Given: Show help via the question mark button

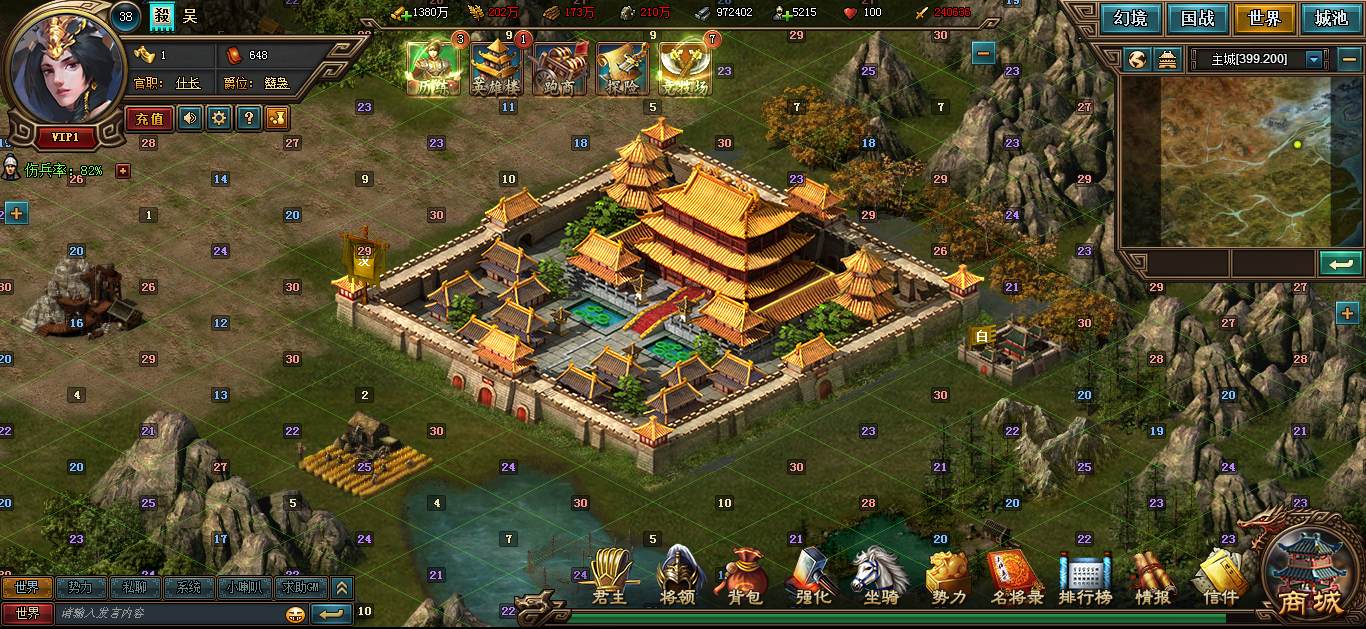Looking at the screenshot, I should click(x=249, y=118).
